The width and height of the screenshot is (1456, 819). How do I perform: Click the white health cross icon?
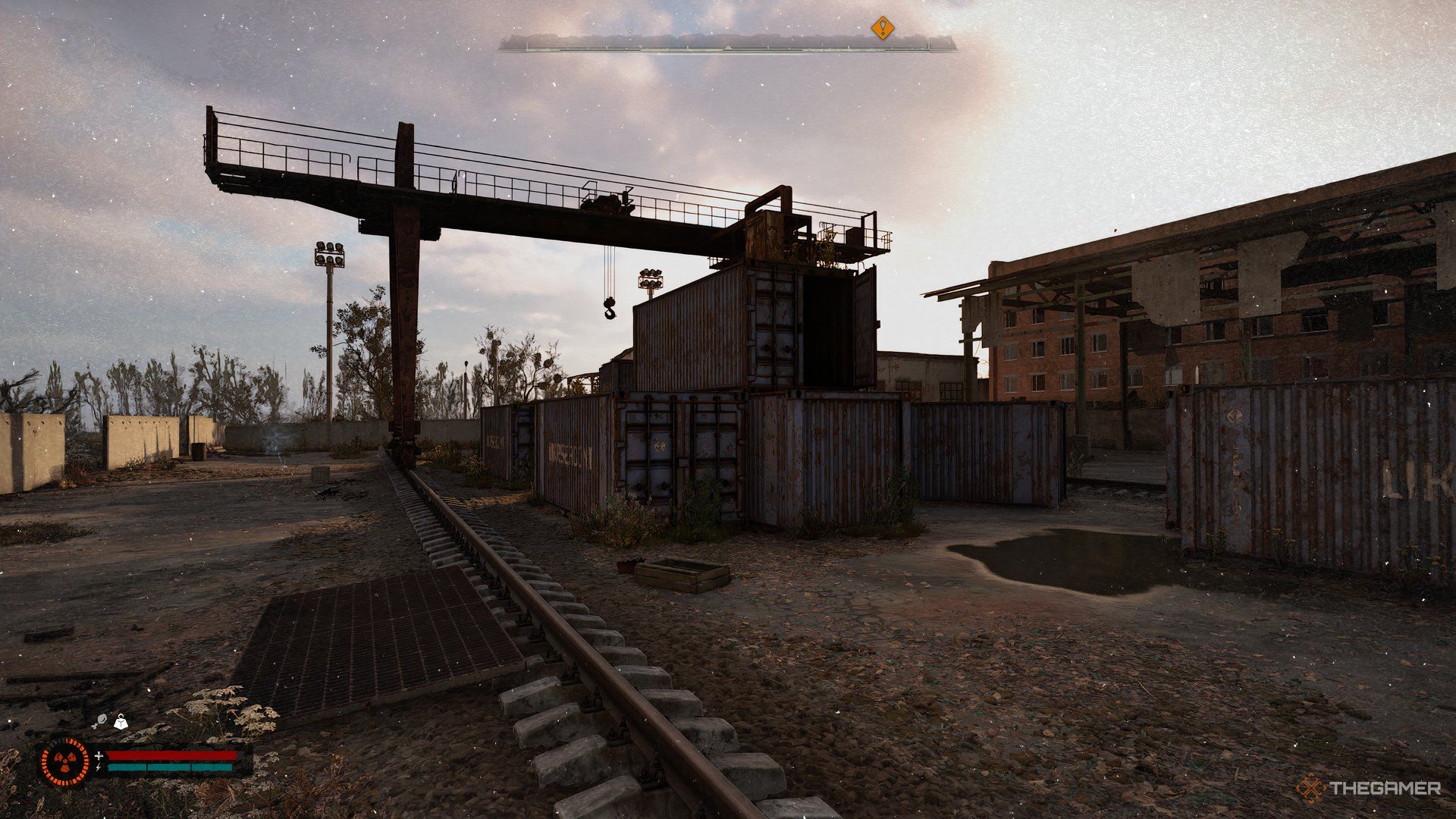pos(99,758)
